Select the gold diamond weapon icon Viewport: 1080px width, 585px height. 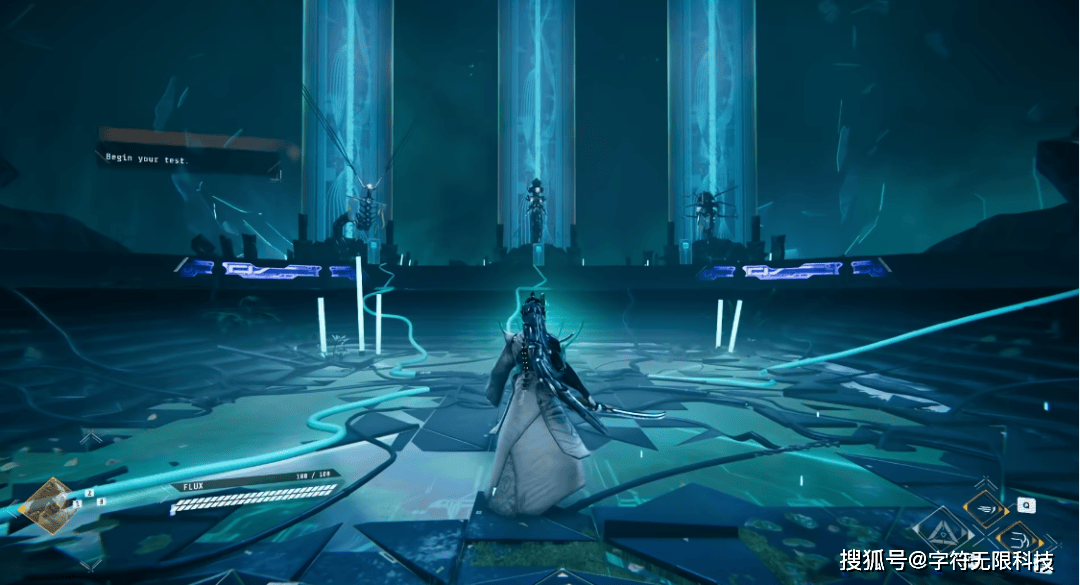[47, 499]
